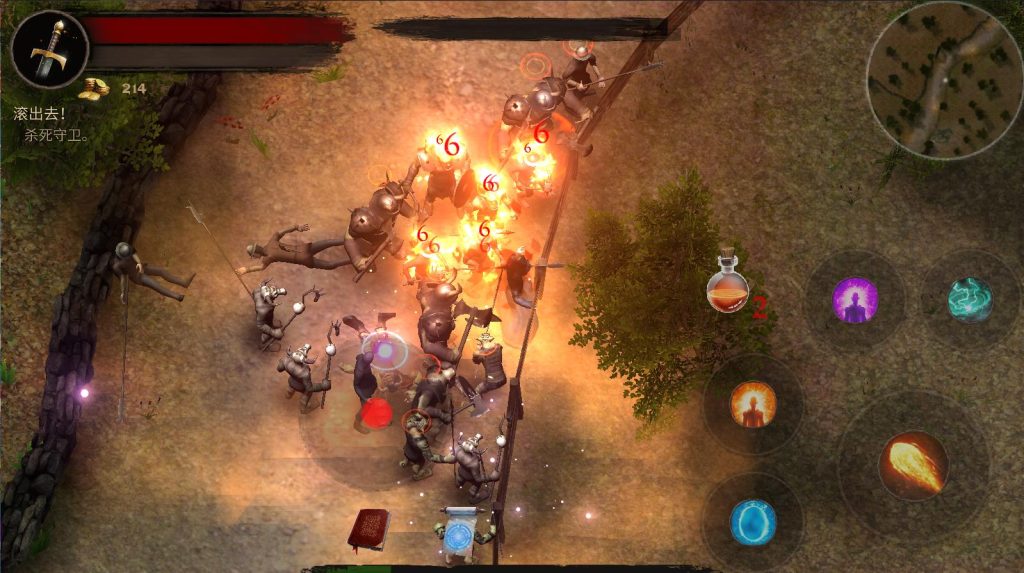Select the scroll with blue rune
Viewport: 1024px width, 573px height.
461,532
